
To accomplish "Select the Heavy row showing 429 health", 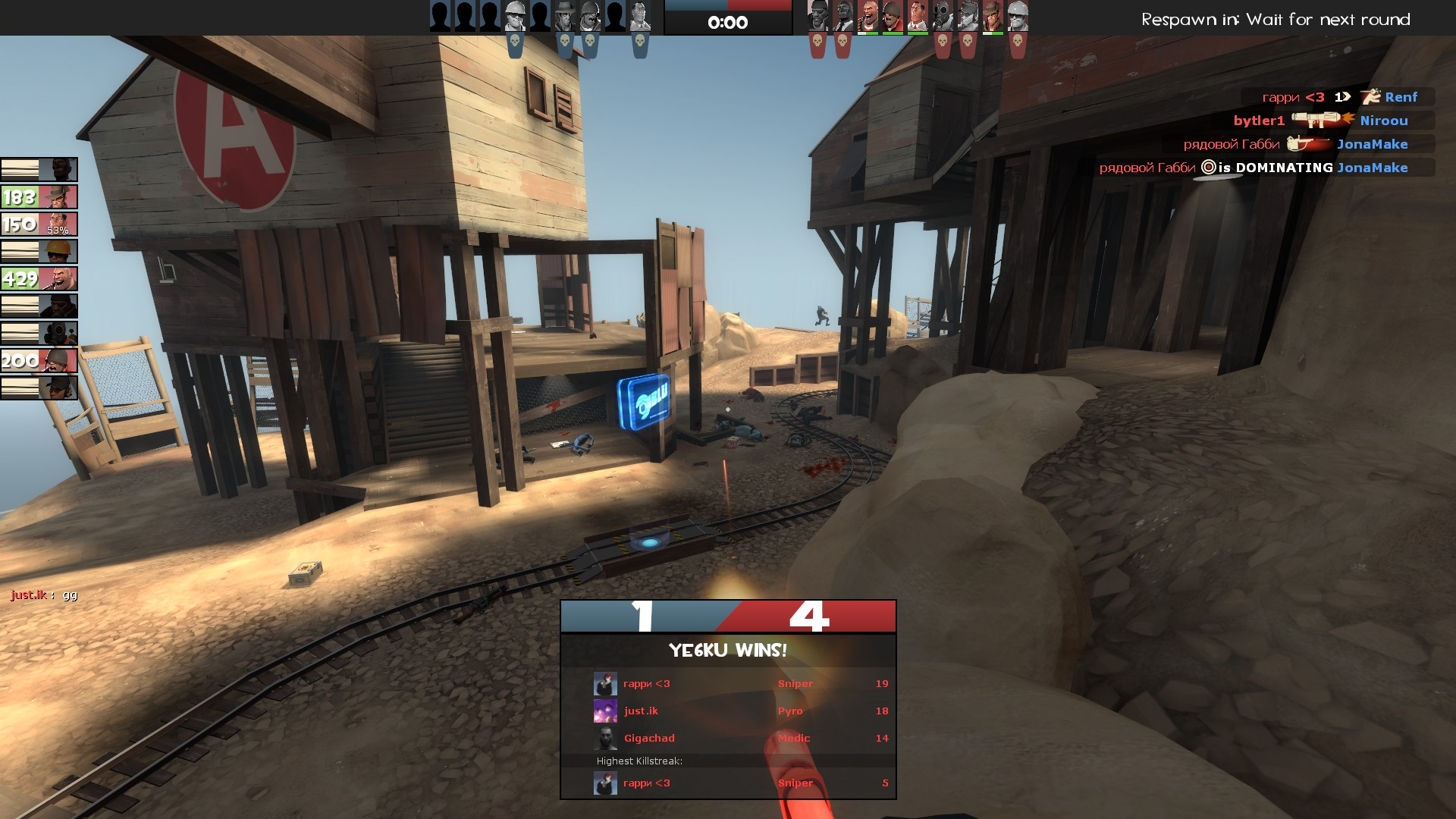I will coord(39,279).
